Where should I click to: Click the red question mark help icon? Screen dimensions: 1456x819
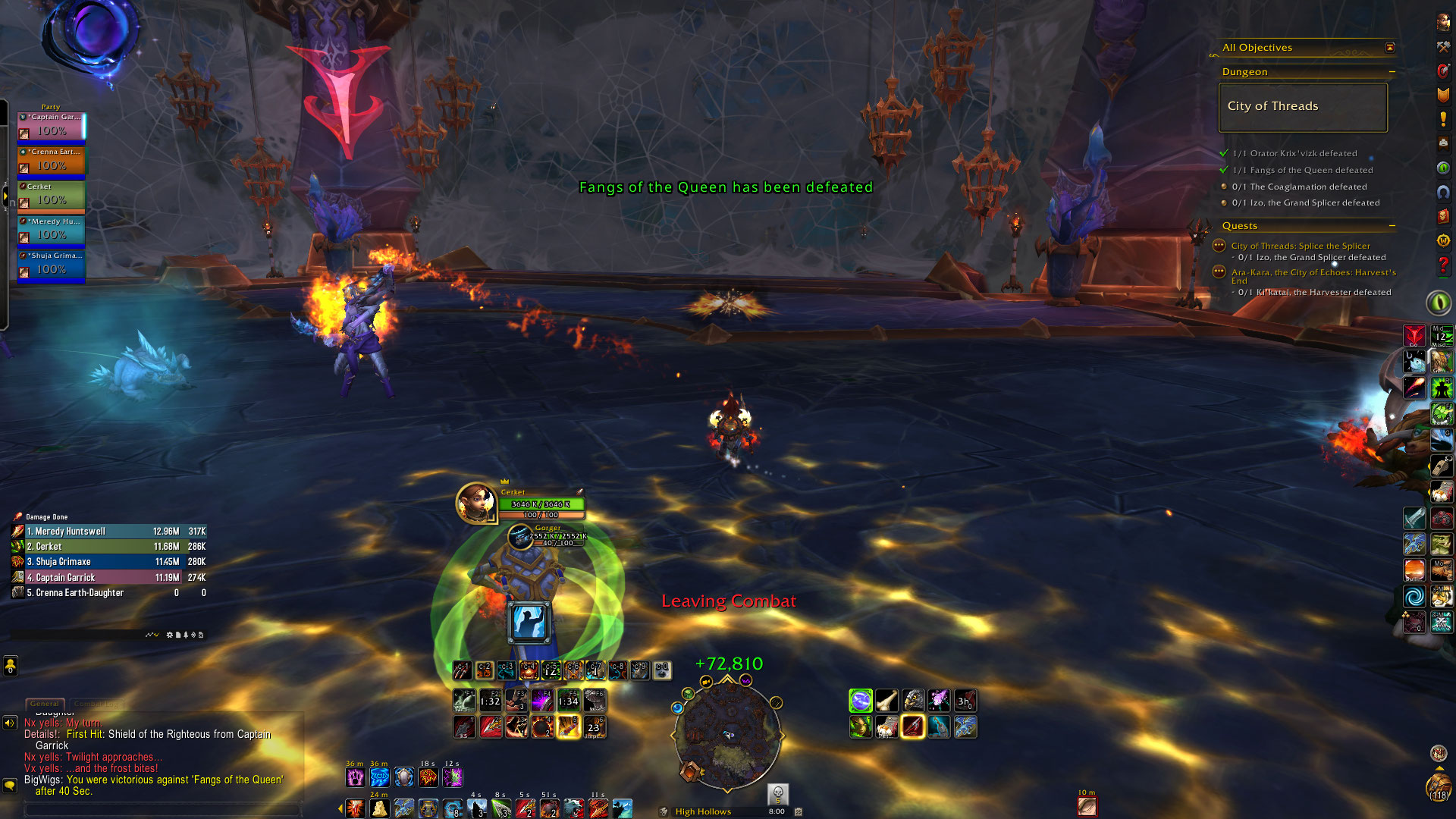(1443, 266)
